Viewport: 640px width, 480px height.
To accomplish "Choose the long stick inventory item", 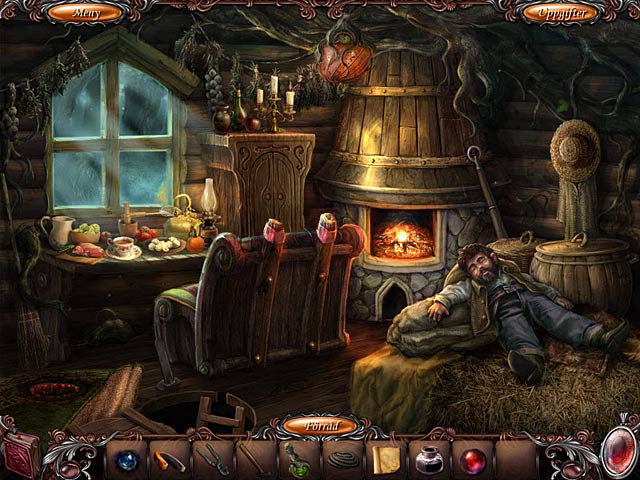I will [x=255, y=459].
